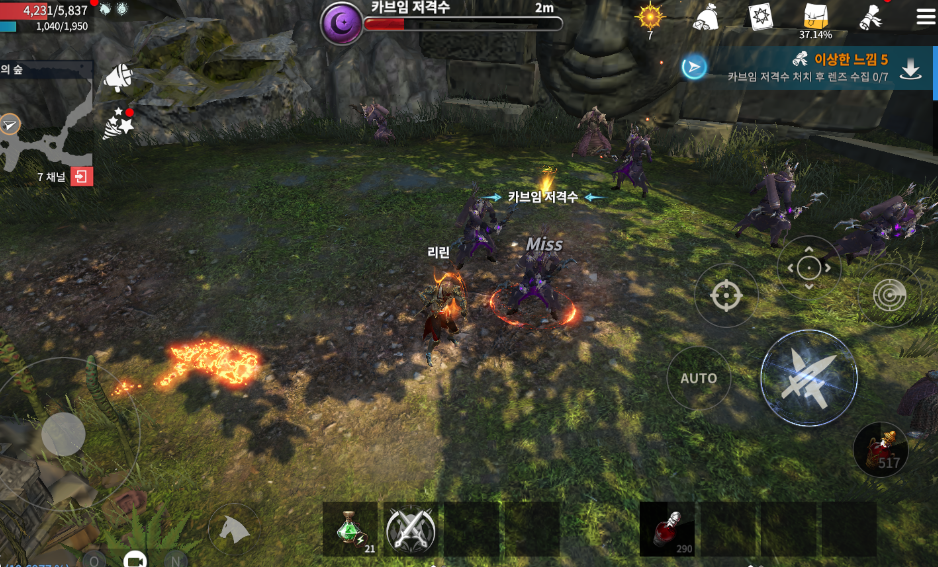This screenshot has height=567, width=938.
Task: Open the party popper event icon
Action: tap(117, 124)
